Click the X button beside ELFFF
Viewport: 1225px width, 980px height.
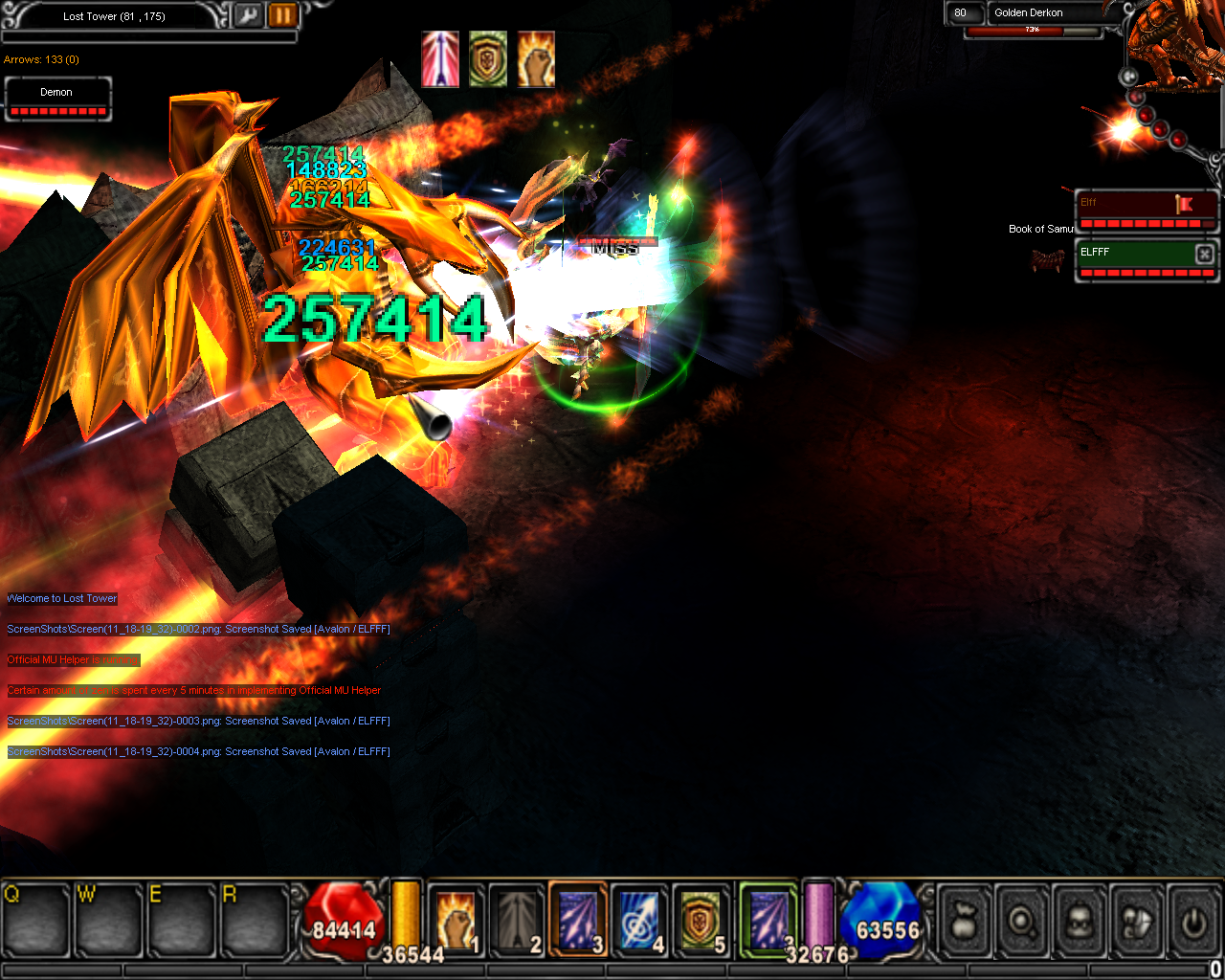(1205, 253)
